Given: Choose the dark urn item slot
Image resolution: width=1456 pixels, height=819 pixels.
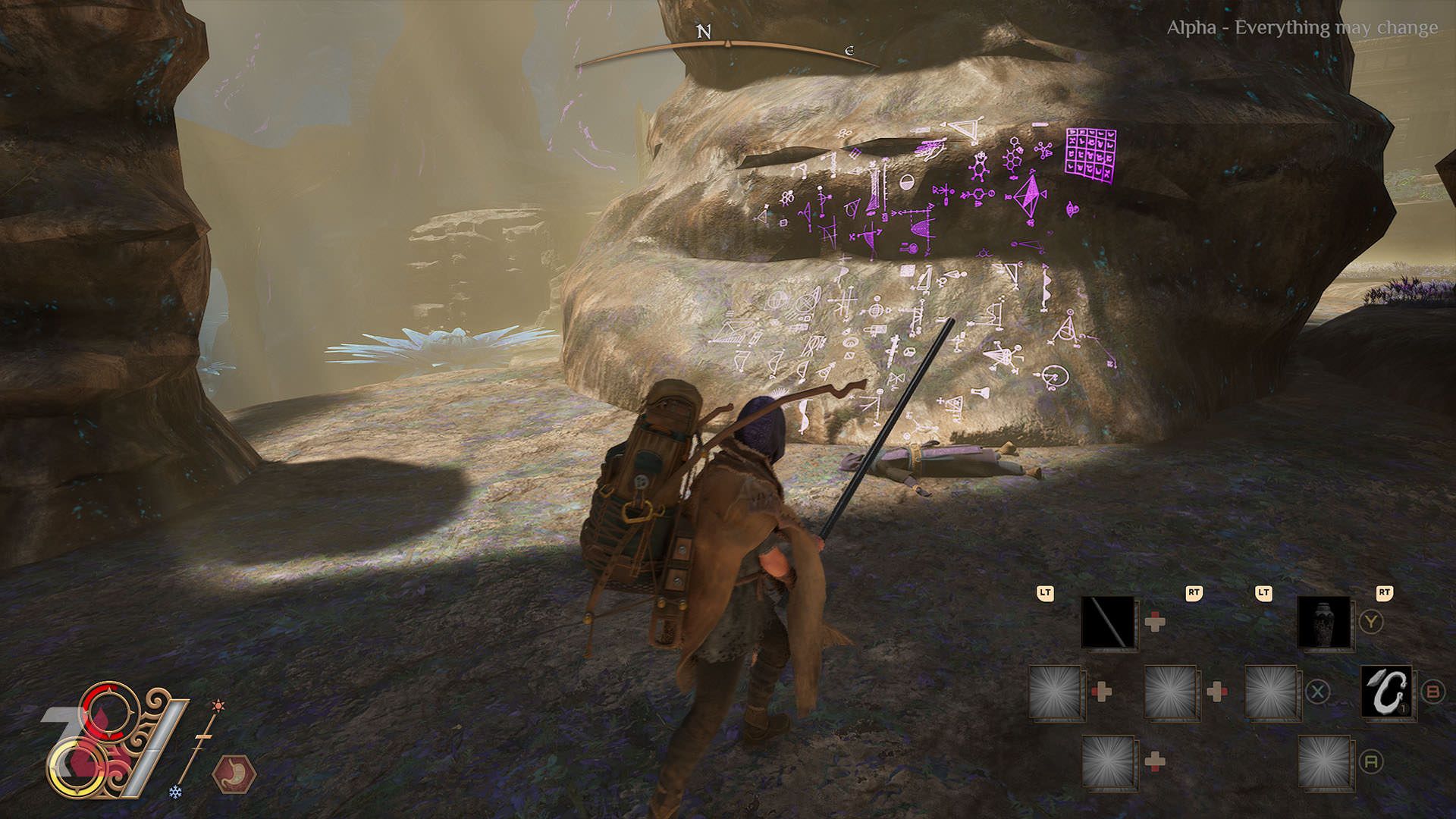Looking at the screenshot, I should (1324, 622).
